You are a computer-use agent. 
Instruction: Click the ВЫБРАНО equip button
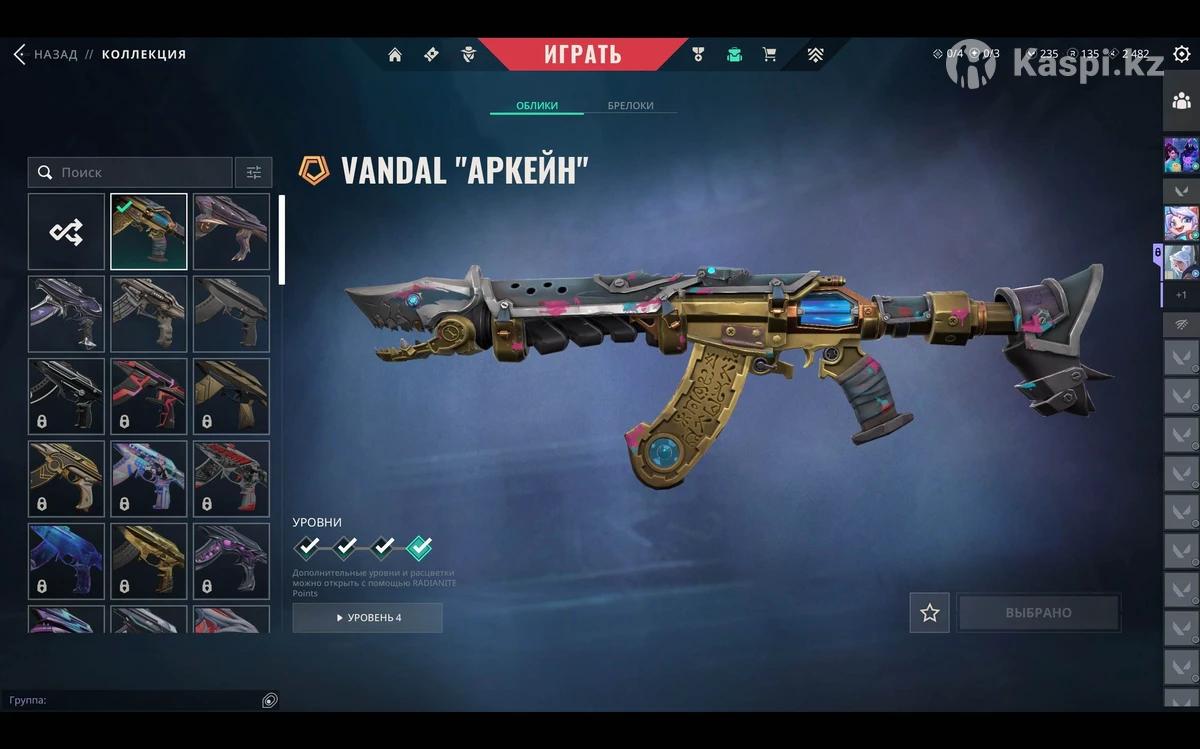click(1038, 613)
